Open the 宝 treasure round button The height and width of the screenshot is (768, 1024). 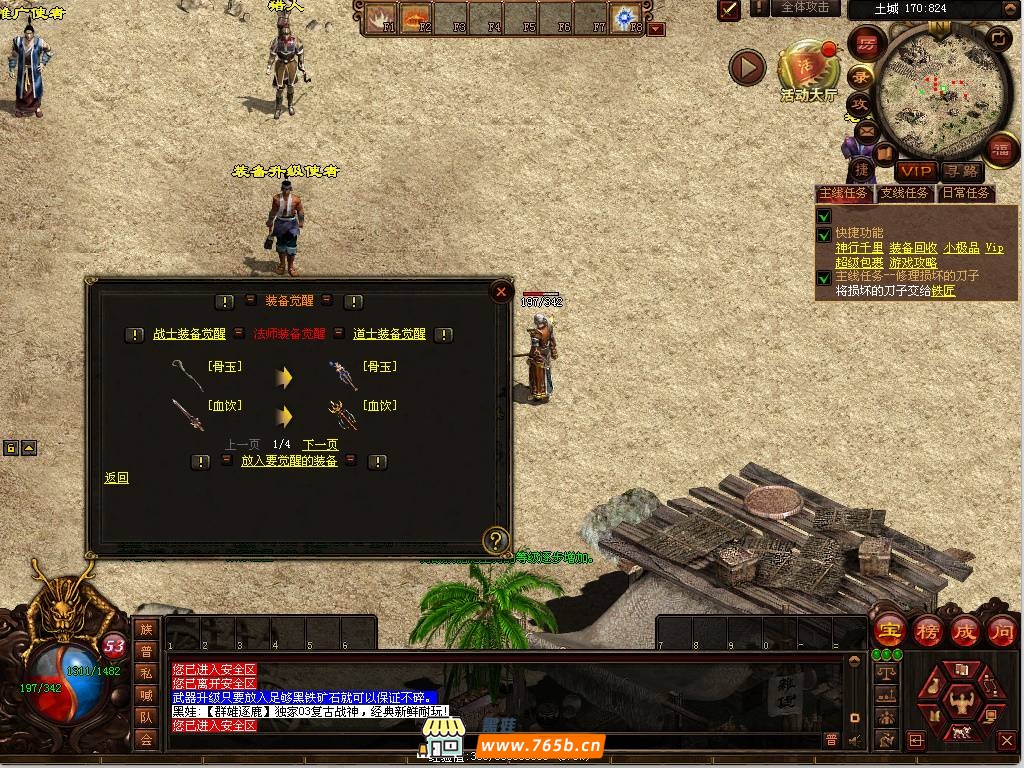coord(889,631)
